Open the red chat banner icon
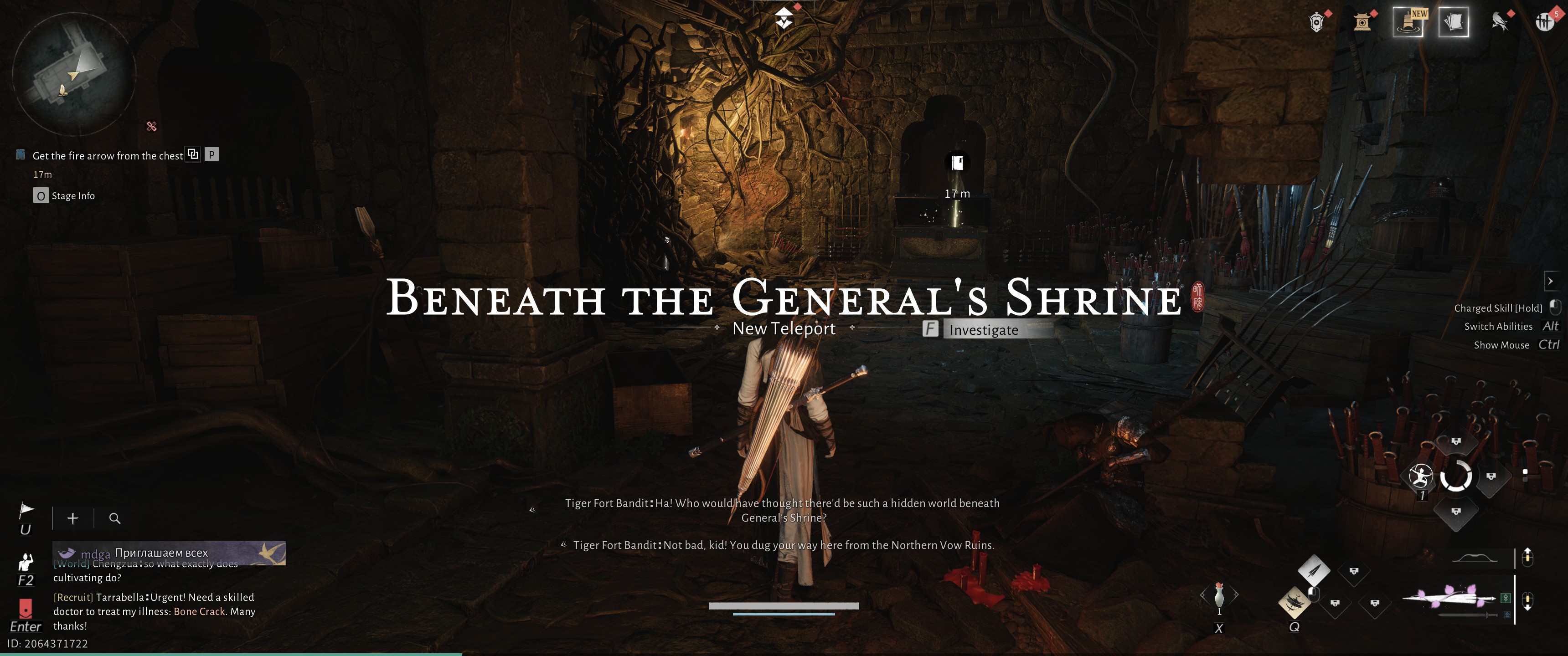This screenshot has height=656, width=1568. pos(26,607)
